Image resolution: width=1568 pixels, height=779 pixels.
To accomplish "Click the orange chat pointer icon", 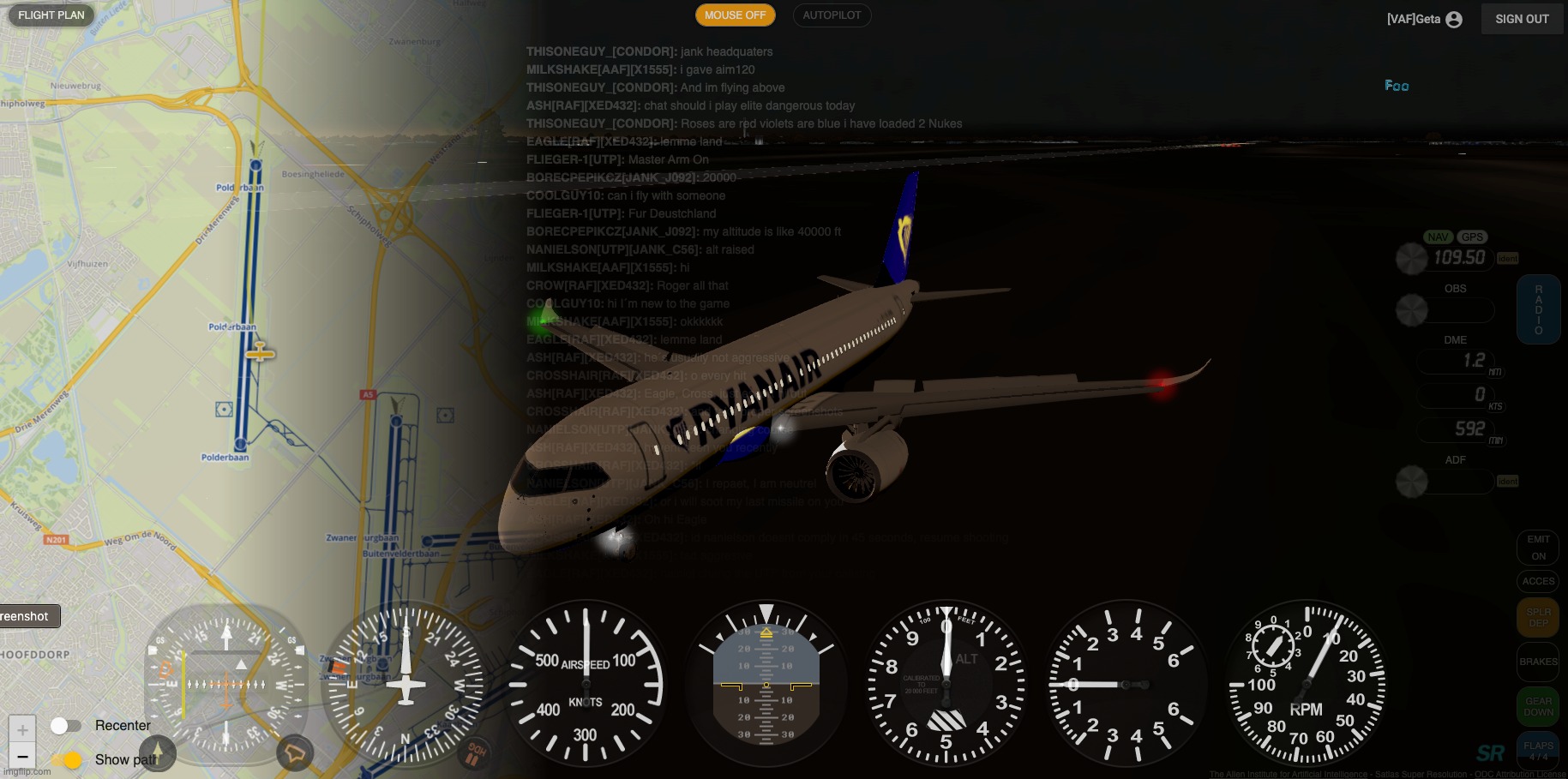I will [295, 752].
